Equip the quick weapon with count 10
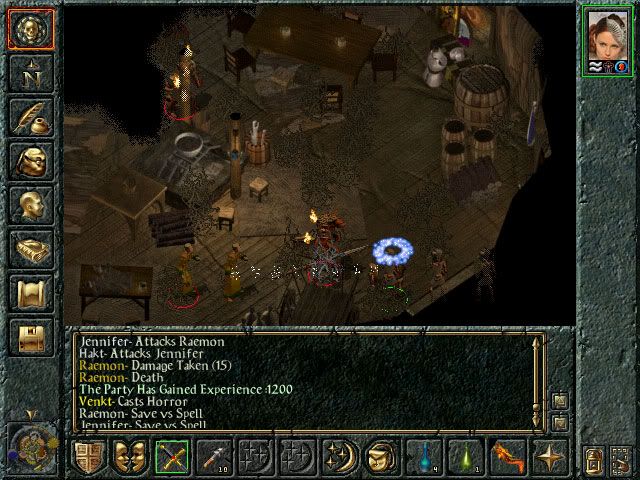The width and height of the screenshot is (640, 480). click(x=214, y=457)
